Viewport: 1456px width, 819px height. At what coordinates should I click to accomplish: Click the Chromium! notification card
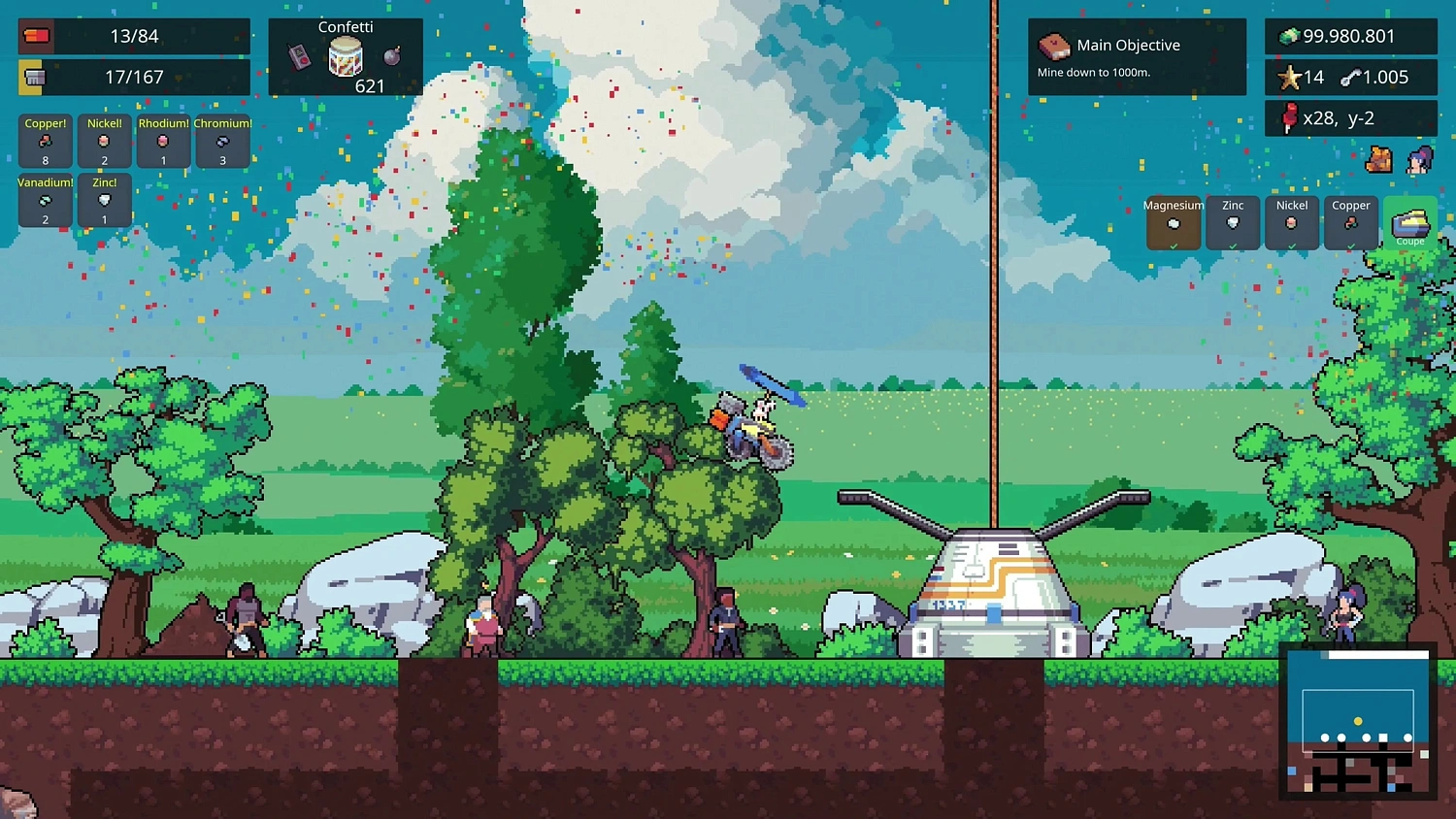point(222,141)
